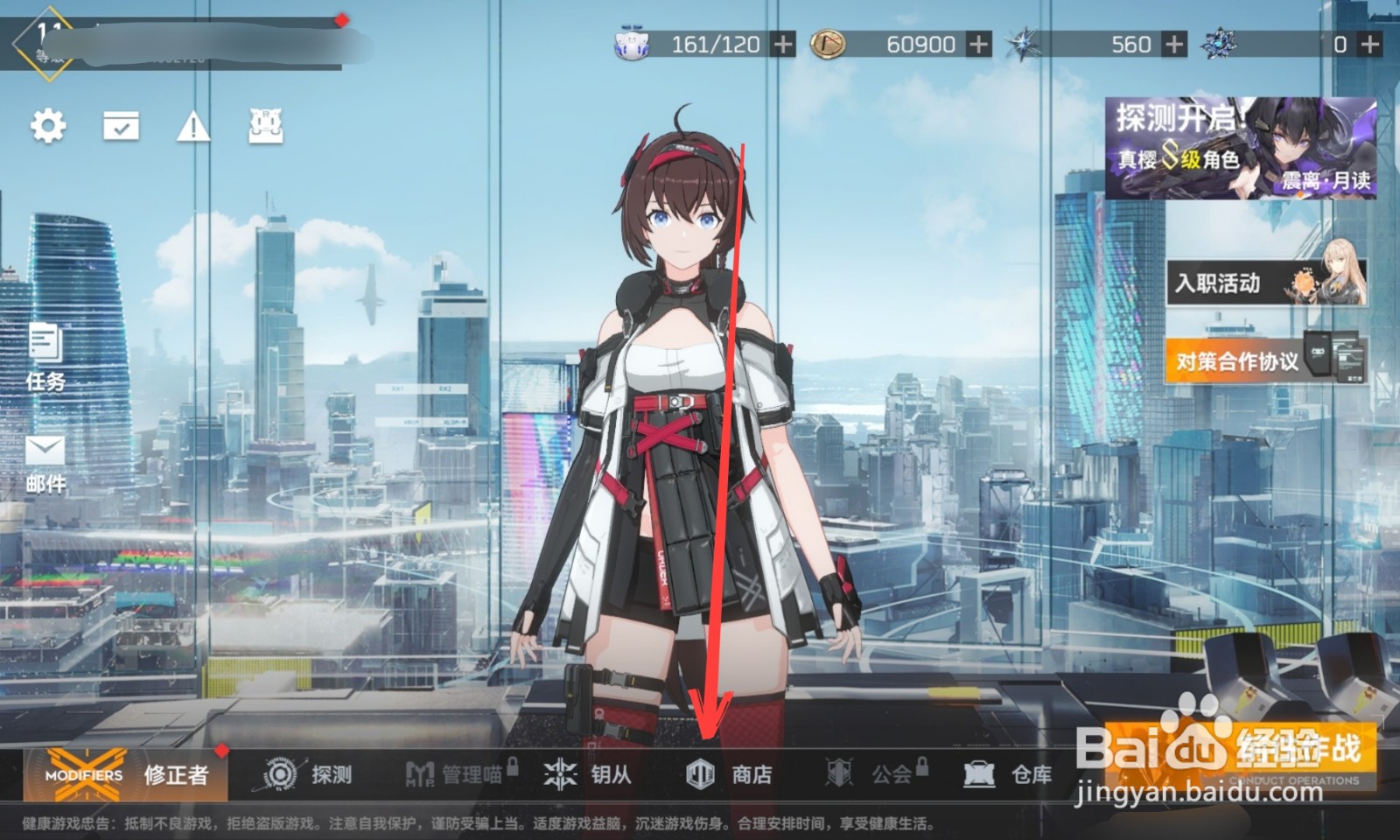The height and width of the screenshot is (840, 1400).
Task: Click the calendar check-in icon
Action: (x=121, y=124)
